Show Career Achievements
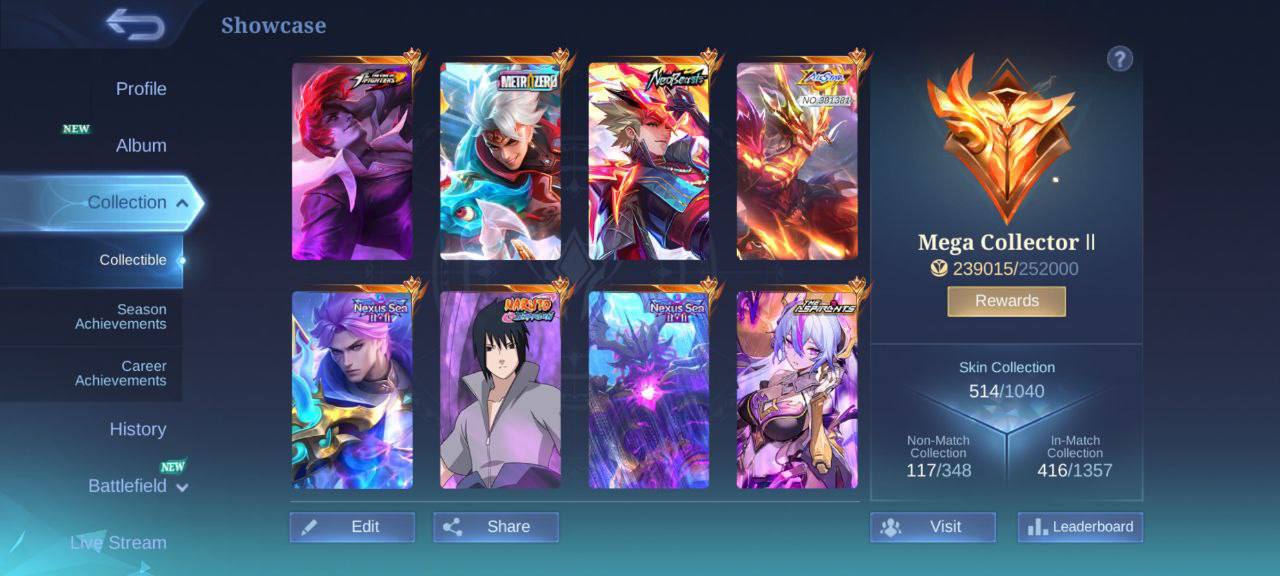 (121, 373)
